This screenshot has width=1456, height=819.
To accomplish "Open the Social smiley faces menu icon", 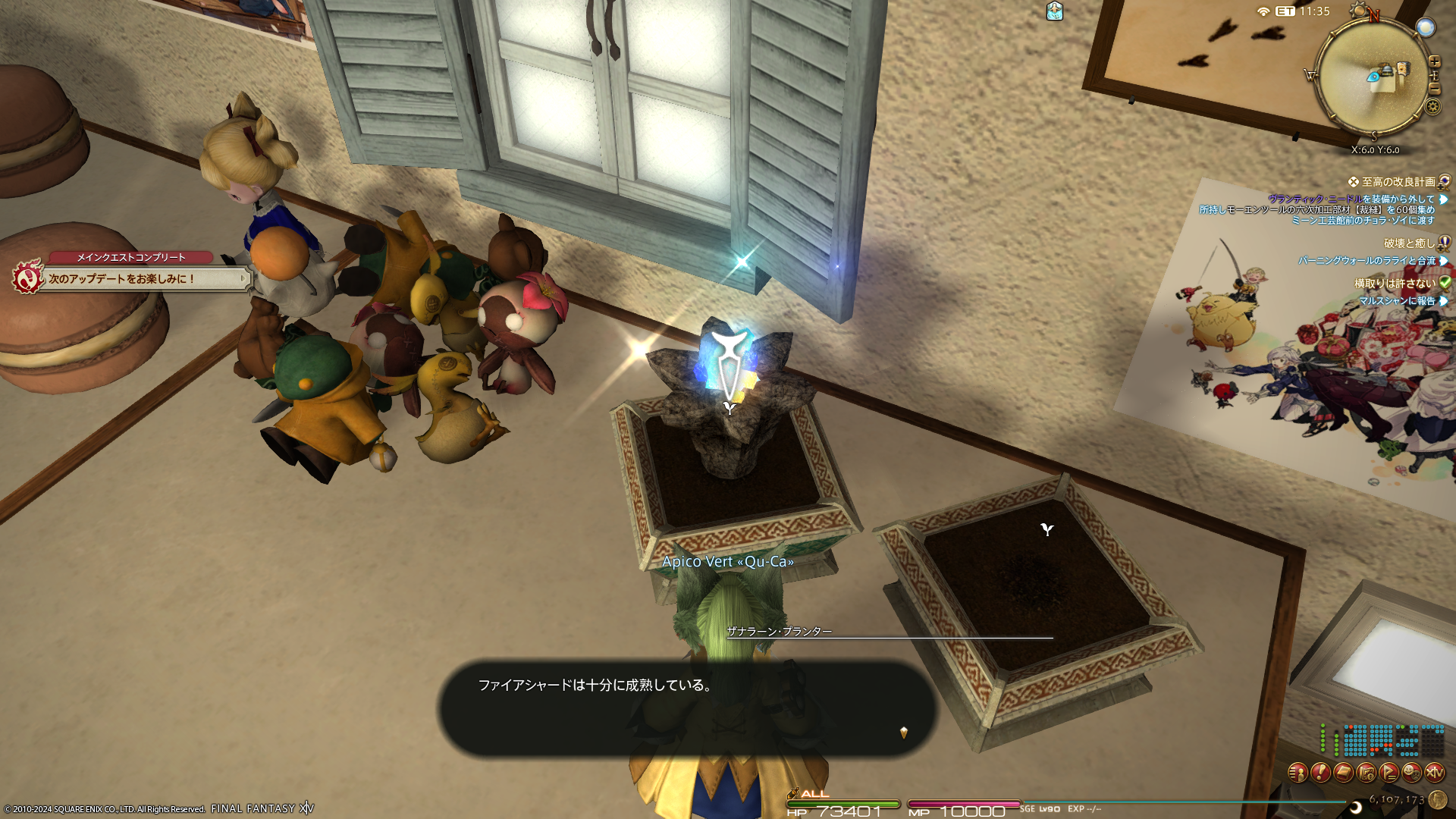I will click(1411, 772).
